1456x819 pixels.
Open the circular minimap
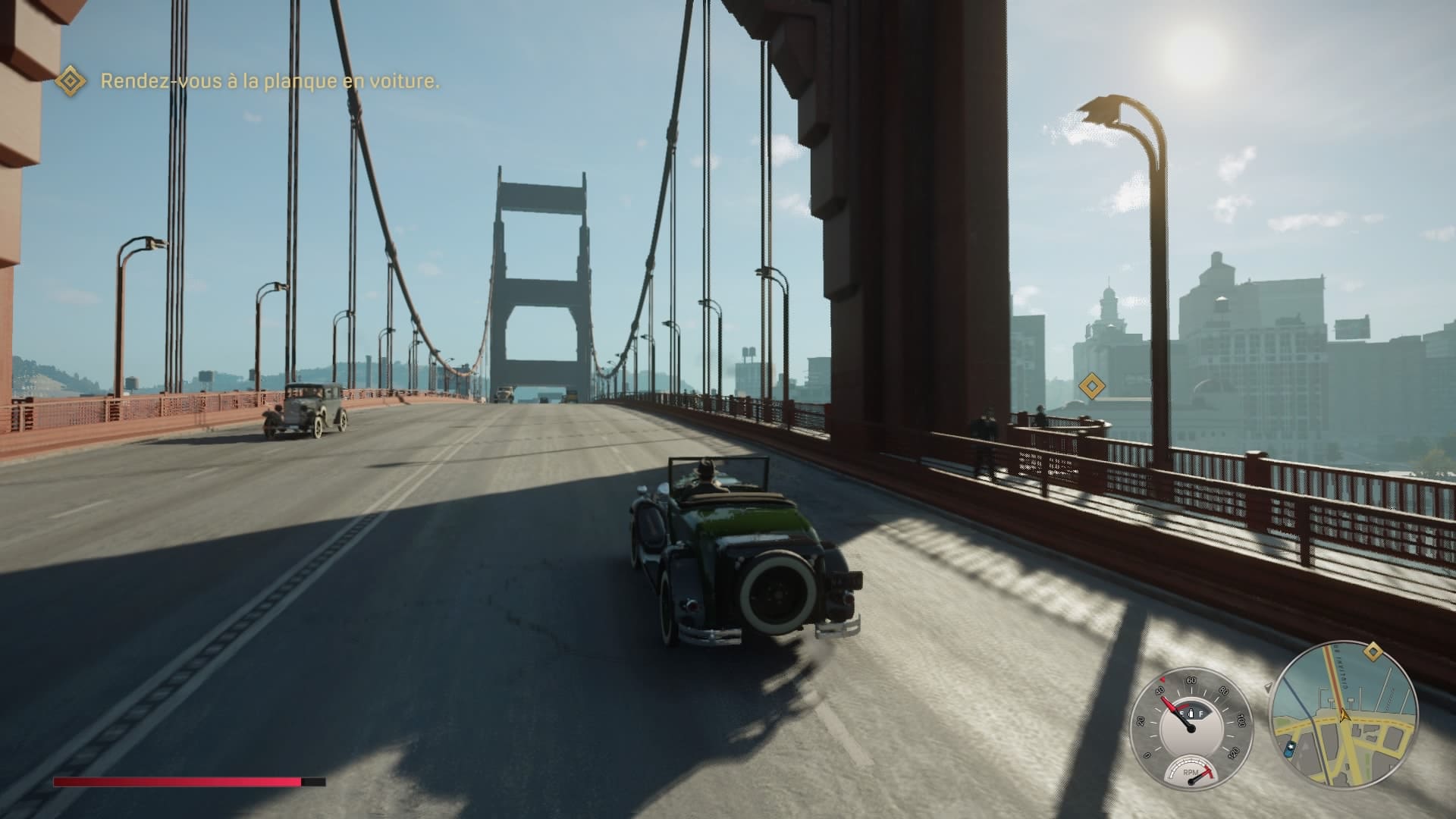pyautogui.click(x=1342, y=717)
